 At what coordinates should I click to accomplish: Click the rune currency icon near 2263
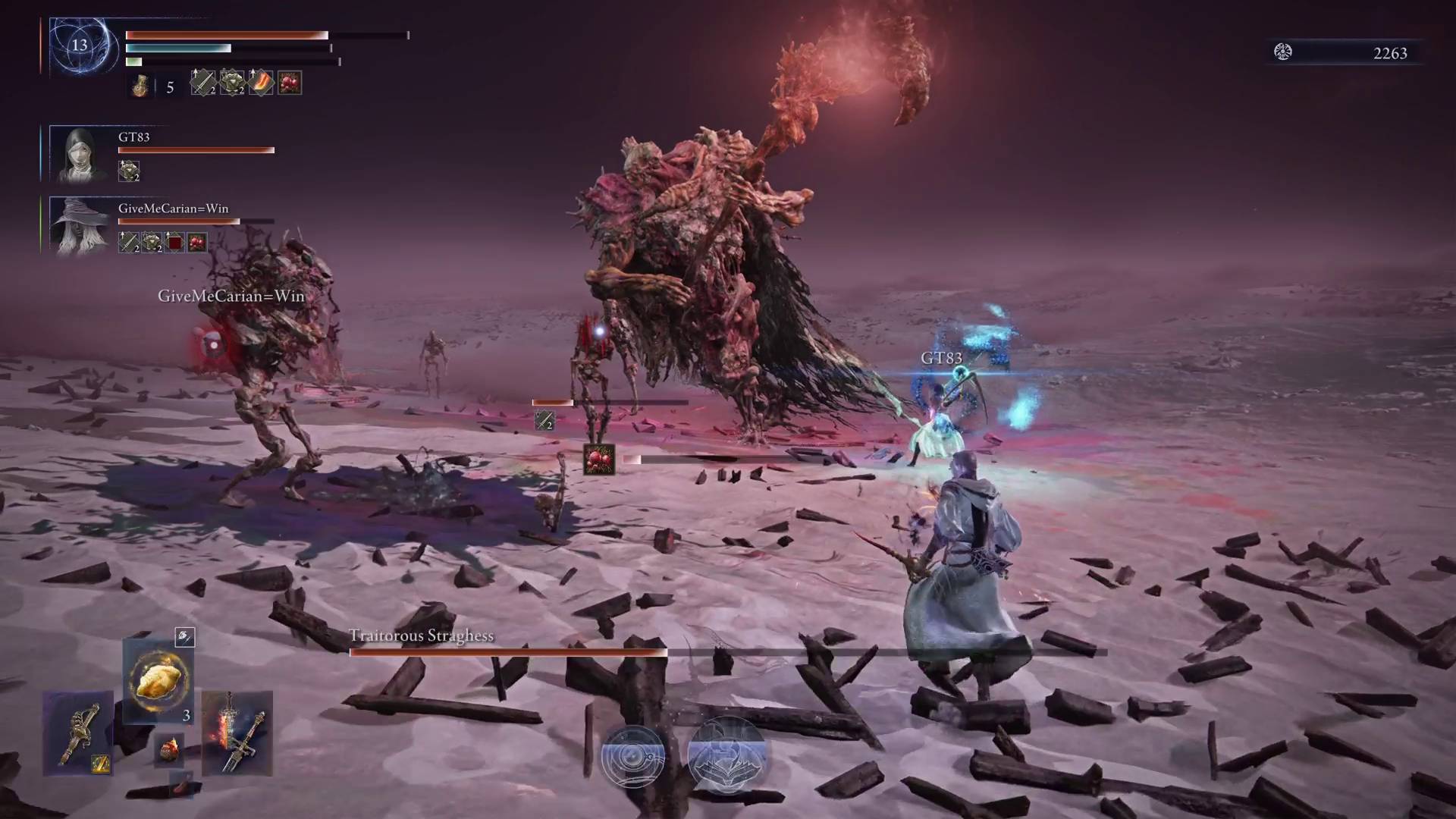point(1282,53)
